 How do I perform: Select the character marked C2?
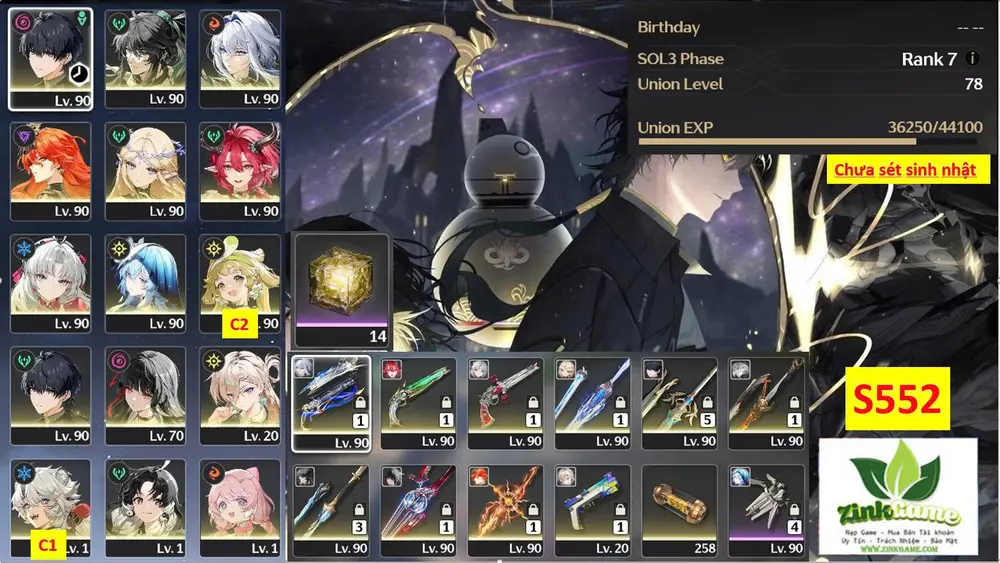[x=240, y=282]
